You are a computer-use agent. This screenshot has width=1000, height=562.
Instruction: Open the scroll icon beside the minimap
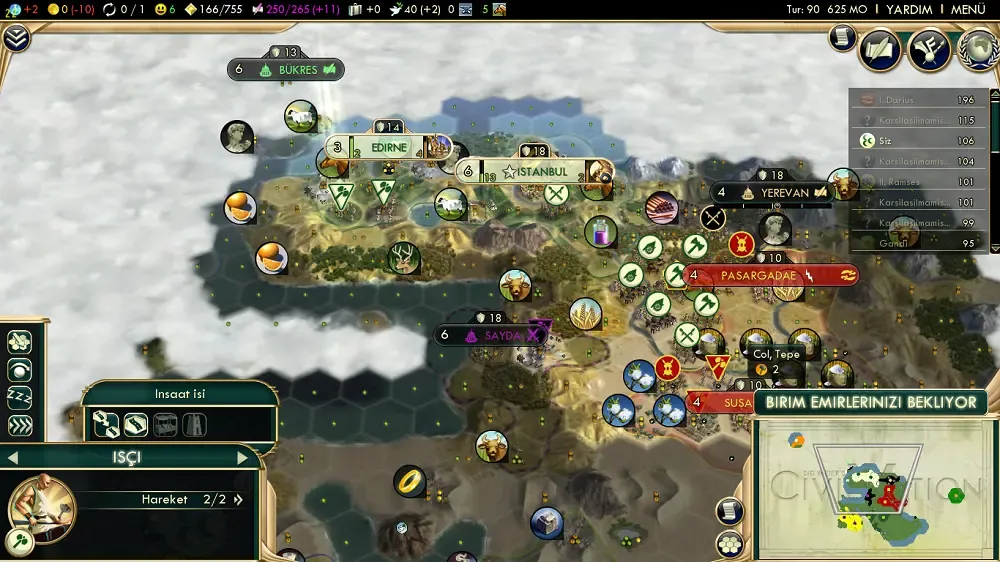click(x=731, y=510)
